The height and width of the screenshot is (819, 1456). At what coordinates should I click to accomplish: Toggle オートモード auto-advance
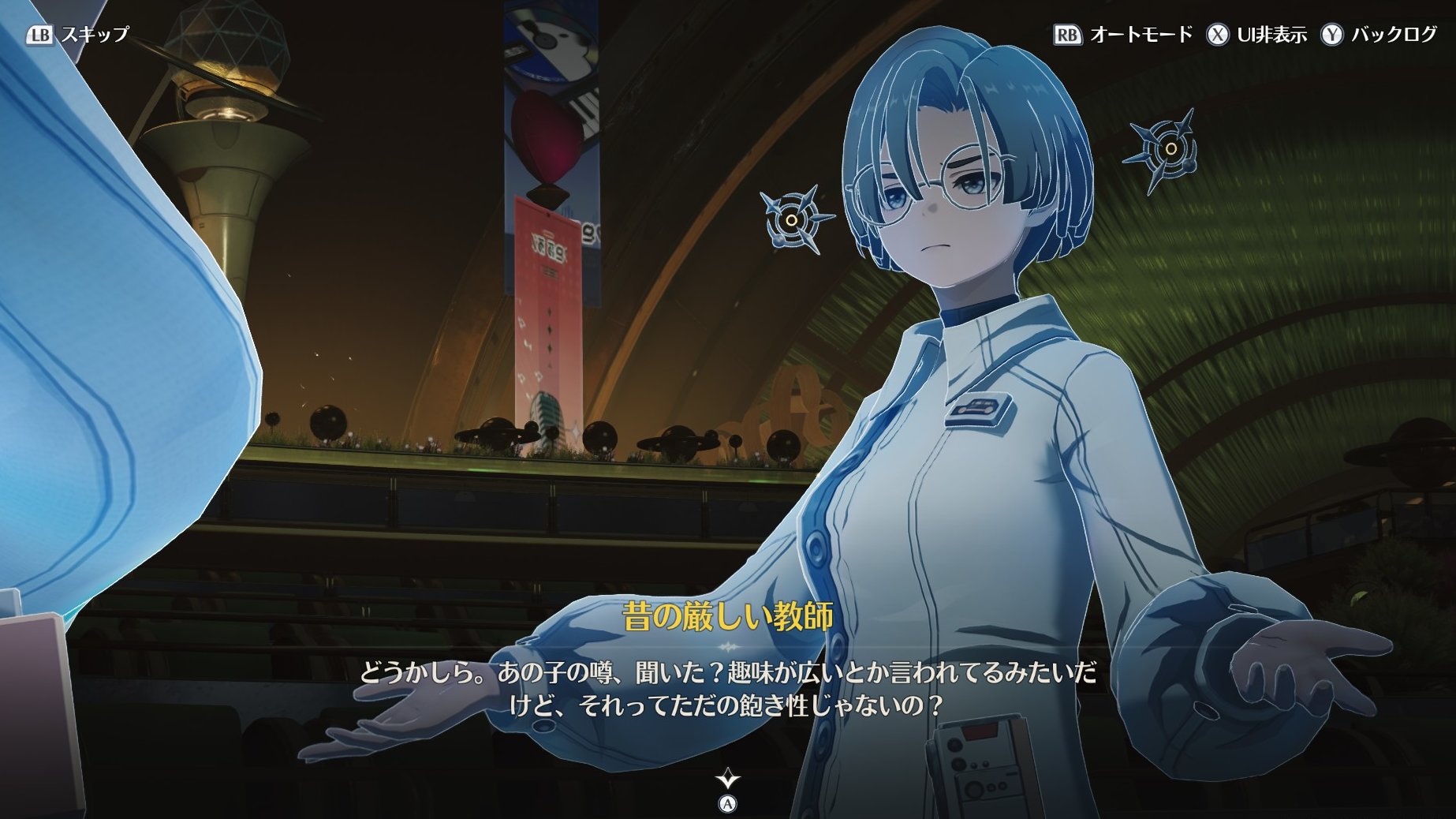click(1124, 35)
